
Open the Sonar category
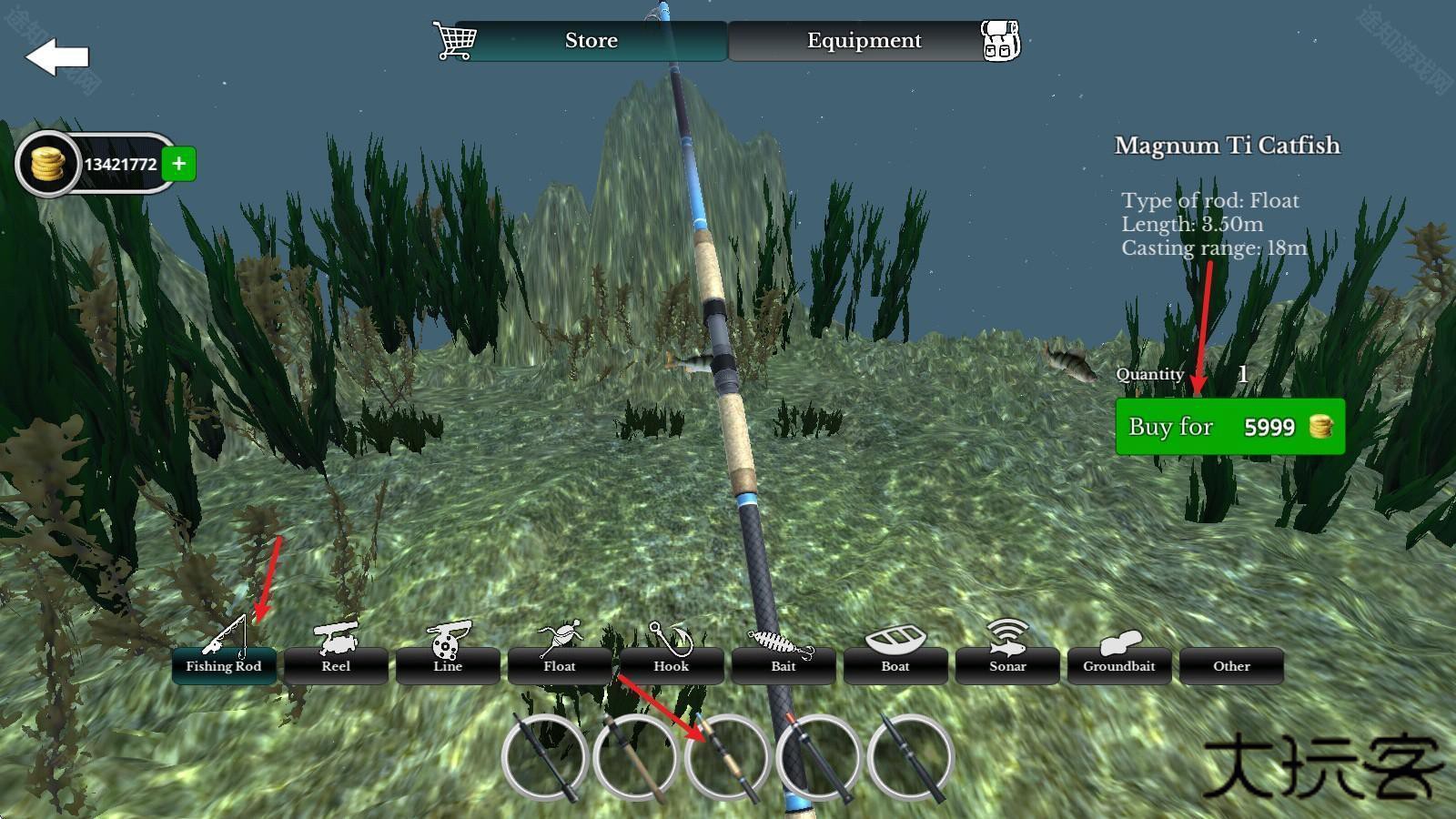click(x=1007, y=665)
